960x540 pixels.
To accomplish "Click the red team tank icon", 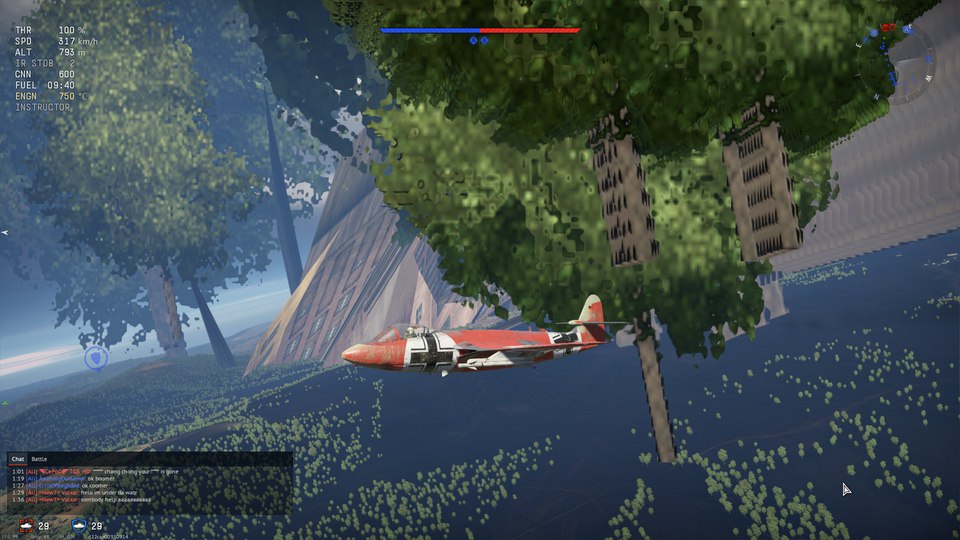I will coord(23,526).
